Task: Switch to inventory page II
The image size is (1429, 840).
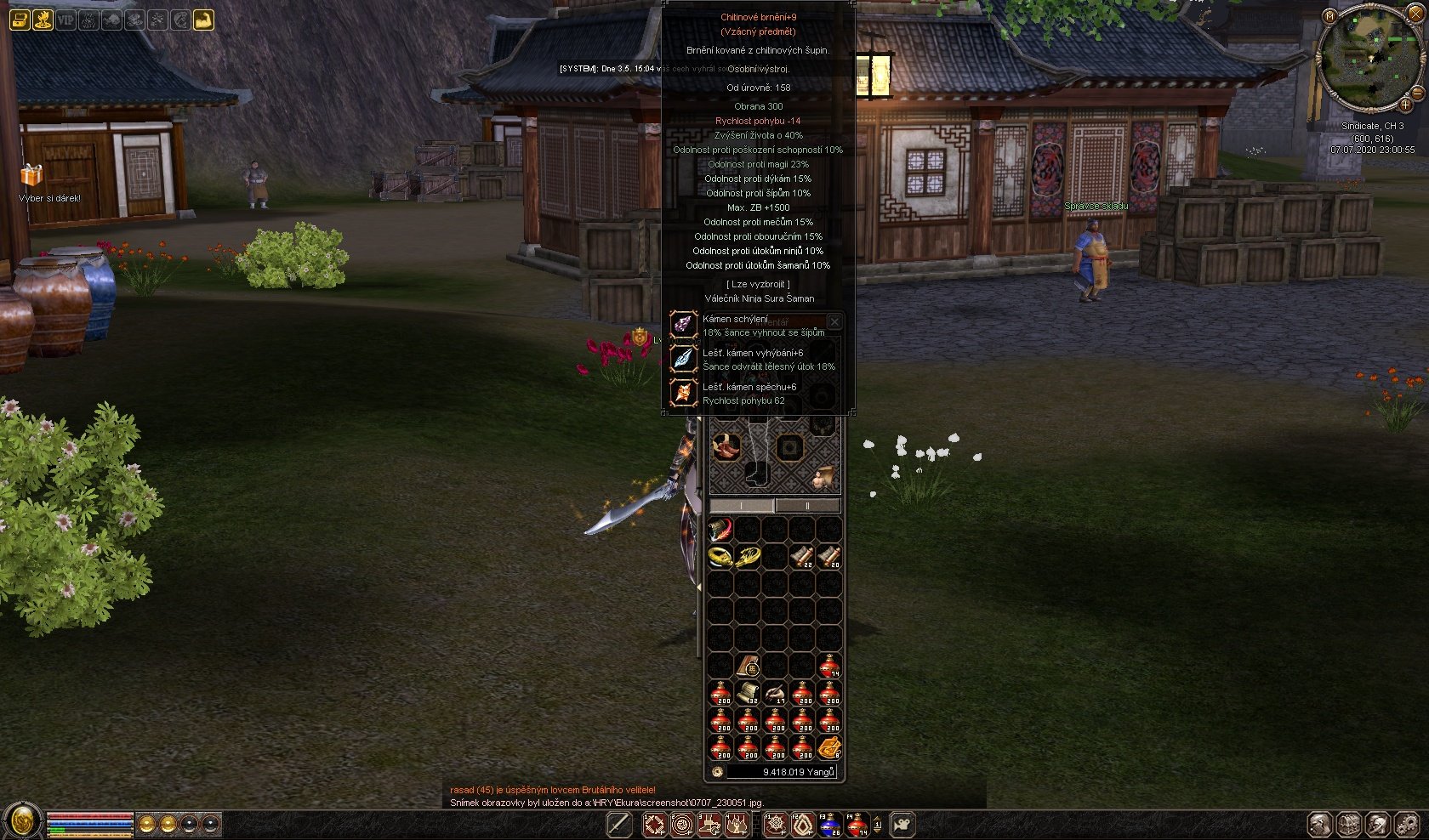Action: pyautogui.click(x=807, y=506)
